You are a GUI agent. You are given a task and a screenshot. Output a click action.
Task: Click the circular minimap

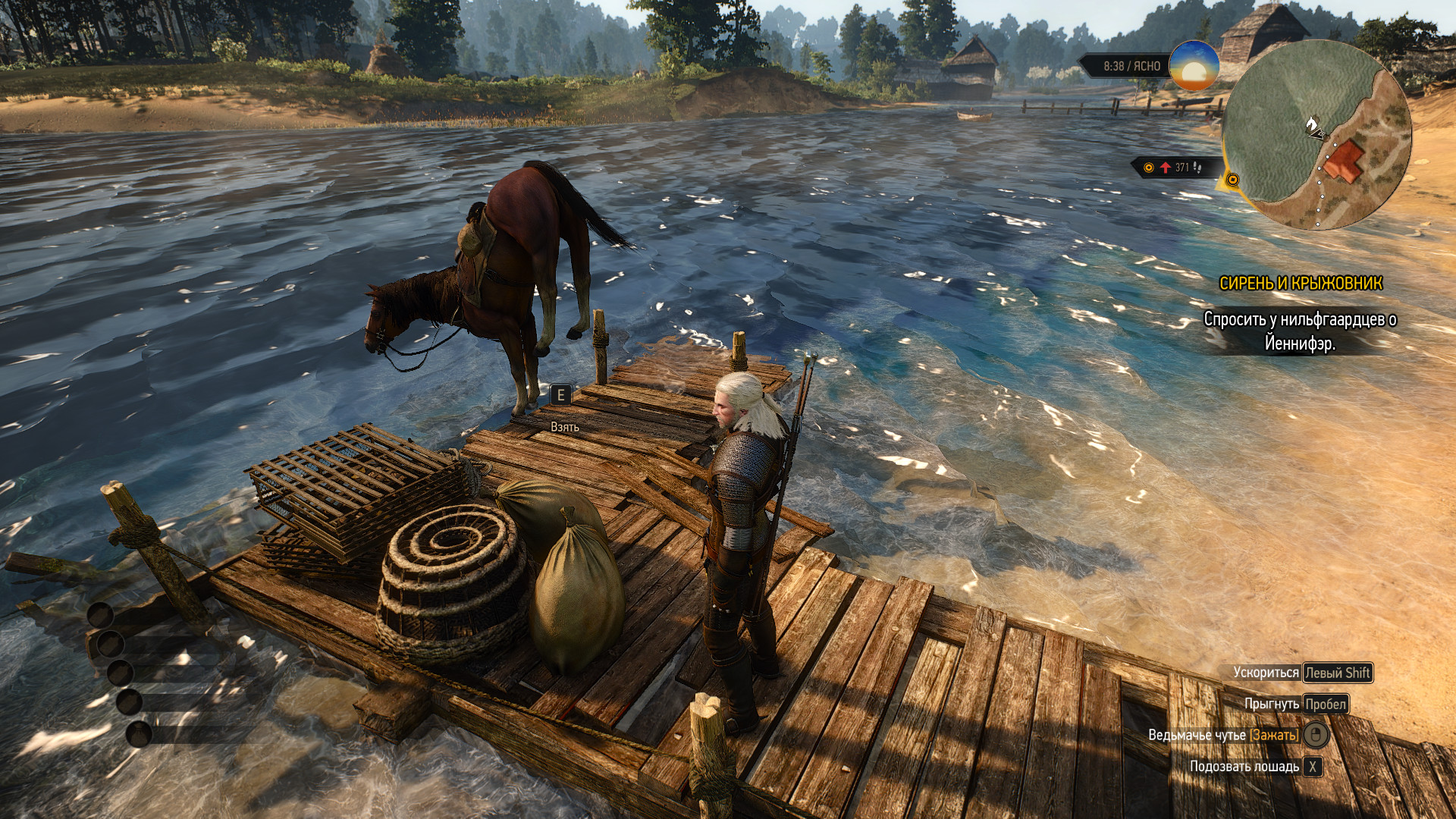pyautogui.click(x=1316, y=135)
